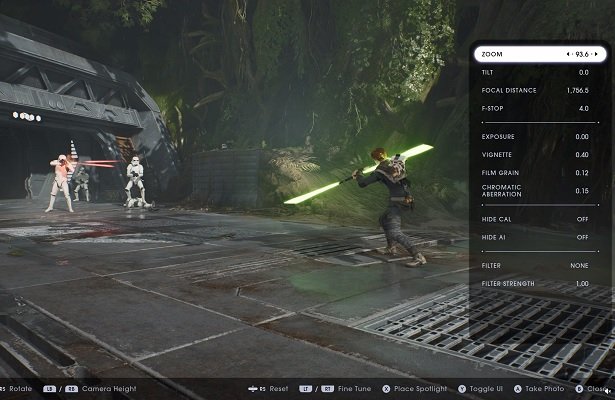Change the Filter option from None
The width and height of the screenshot is (615, 400).
pyautogui.click(x=540, y=265)
